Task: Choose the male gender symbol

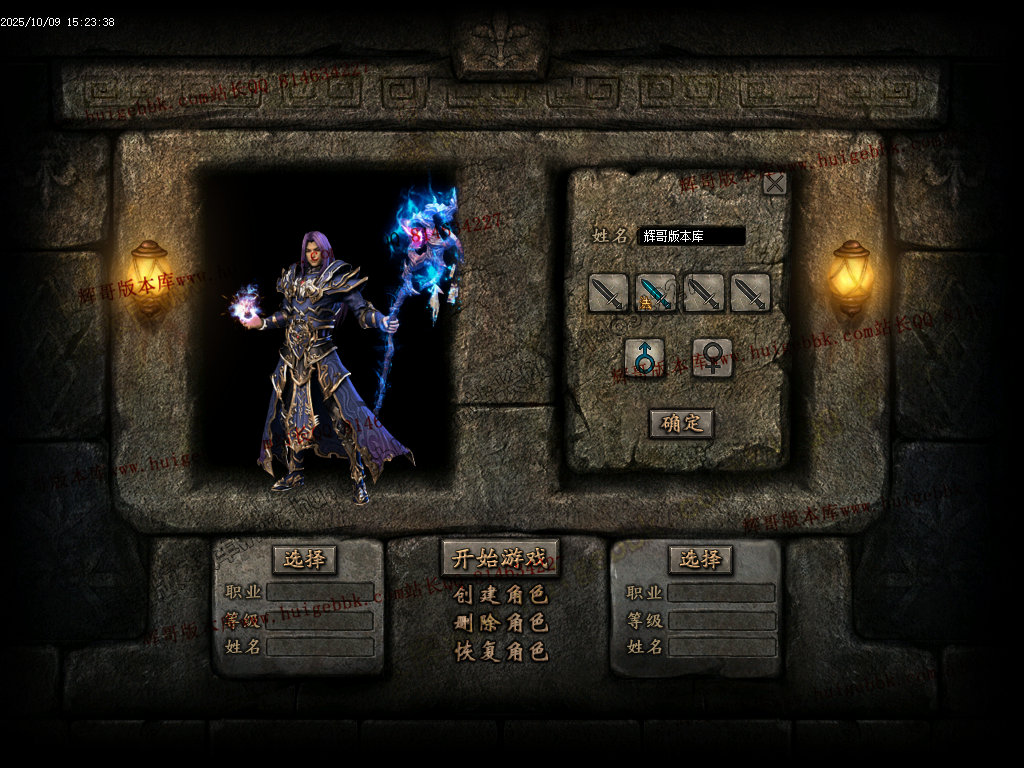Action: coord(645,357)
